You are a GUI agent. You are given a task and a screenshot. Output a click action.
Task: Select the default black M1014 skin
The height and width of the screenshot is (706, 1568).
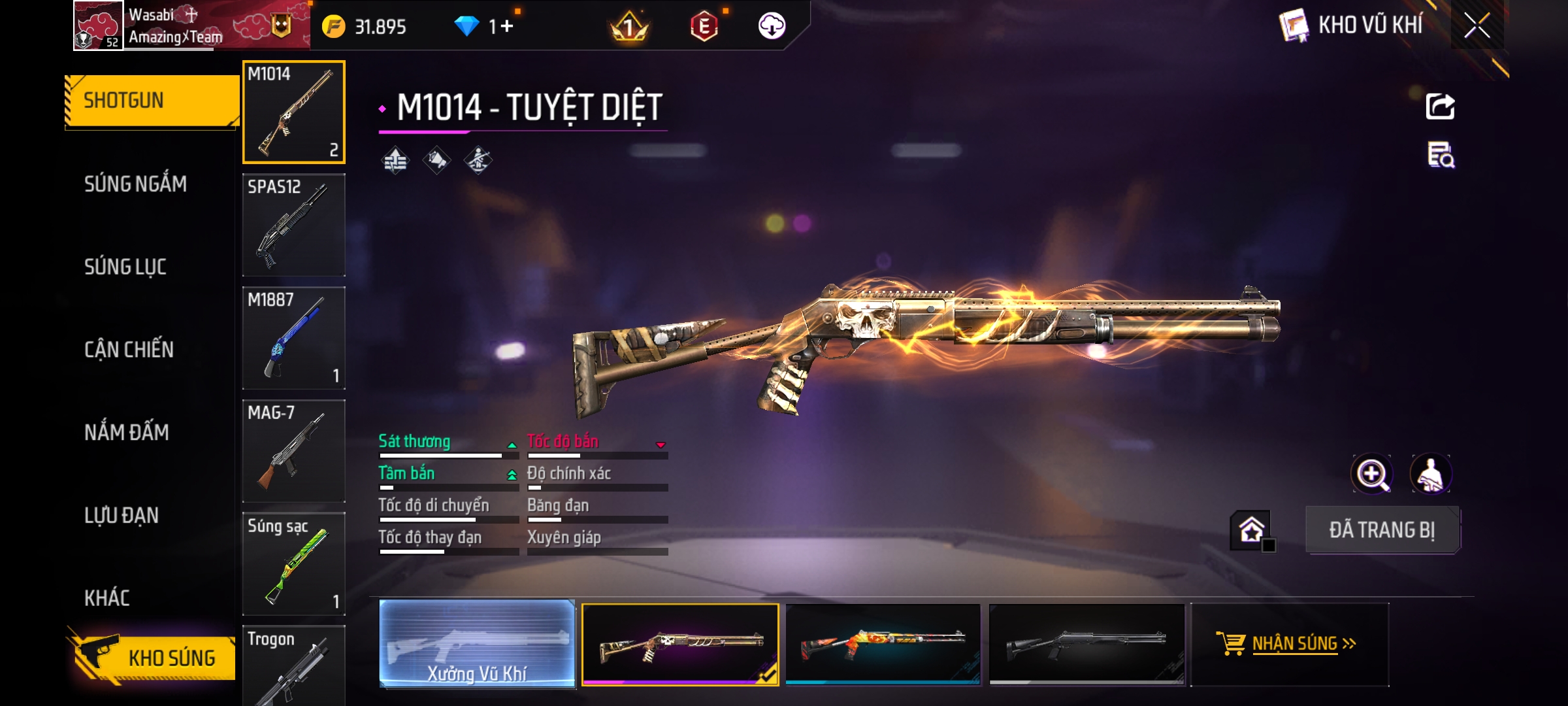tap(1086, 644)
